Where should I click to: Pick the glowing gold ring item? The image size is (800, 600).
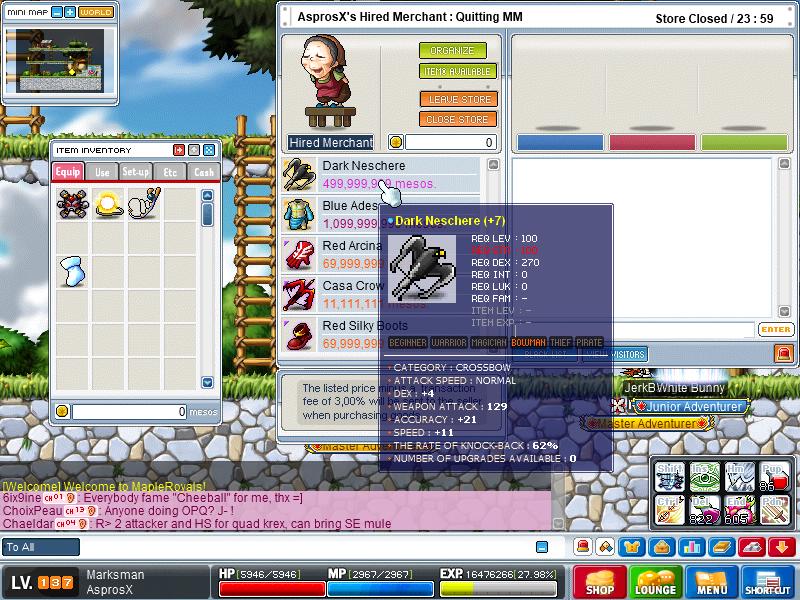[x=108, y=205]
